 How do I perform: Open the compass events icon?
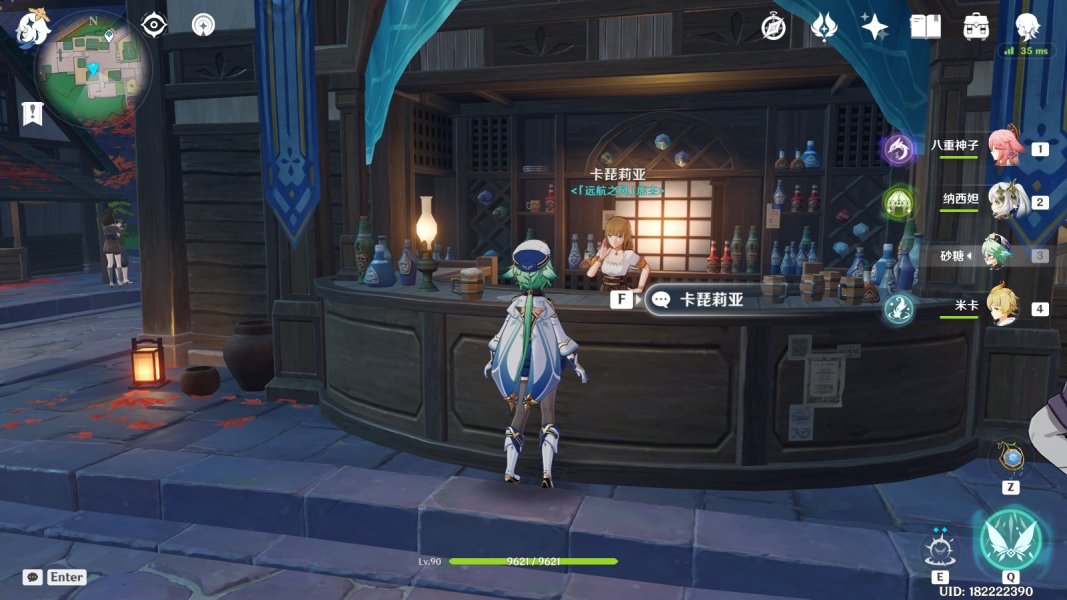click(x=773, y=27)
